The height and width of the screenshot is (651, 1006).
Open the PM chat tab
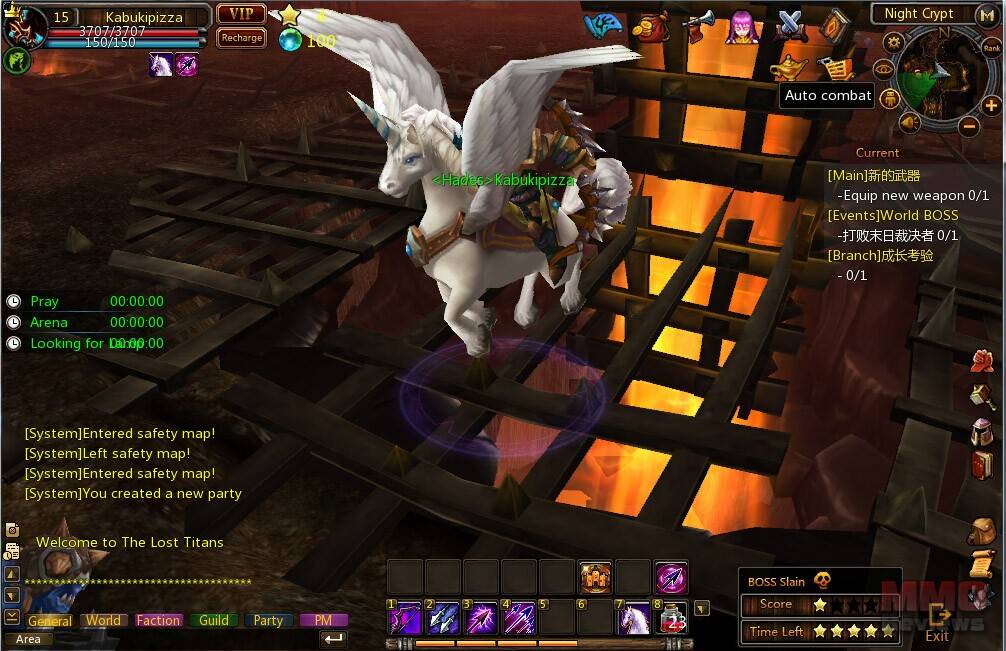(x=323, y=620)
